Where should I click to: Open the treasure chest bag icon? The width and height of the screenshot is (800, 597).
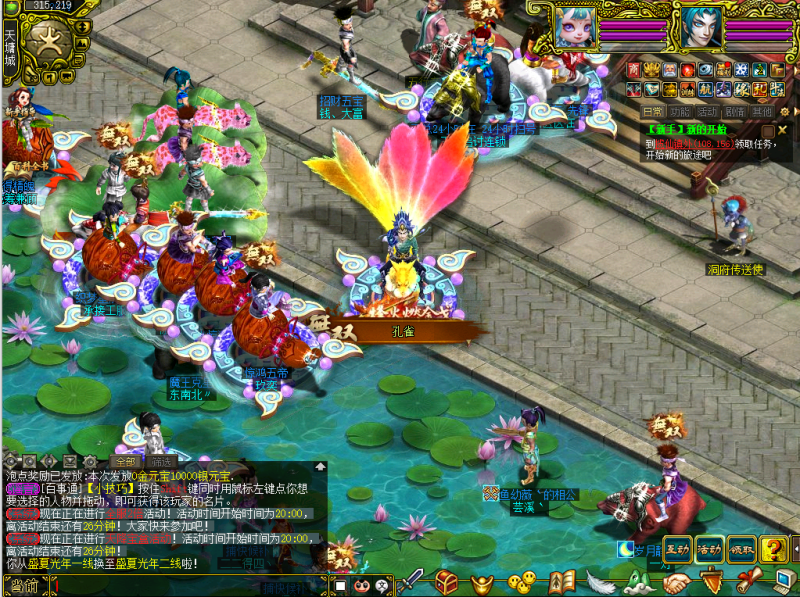[x=446, y=582]
